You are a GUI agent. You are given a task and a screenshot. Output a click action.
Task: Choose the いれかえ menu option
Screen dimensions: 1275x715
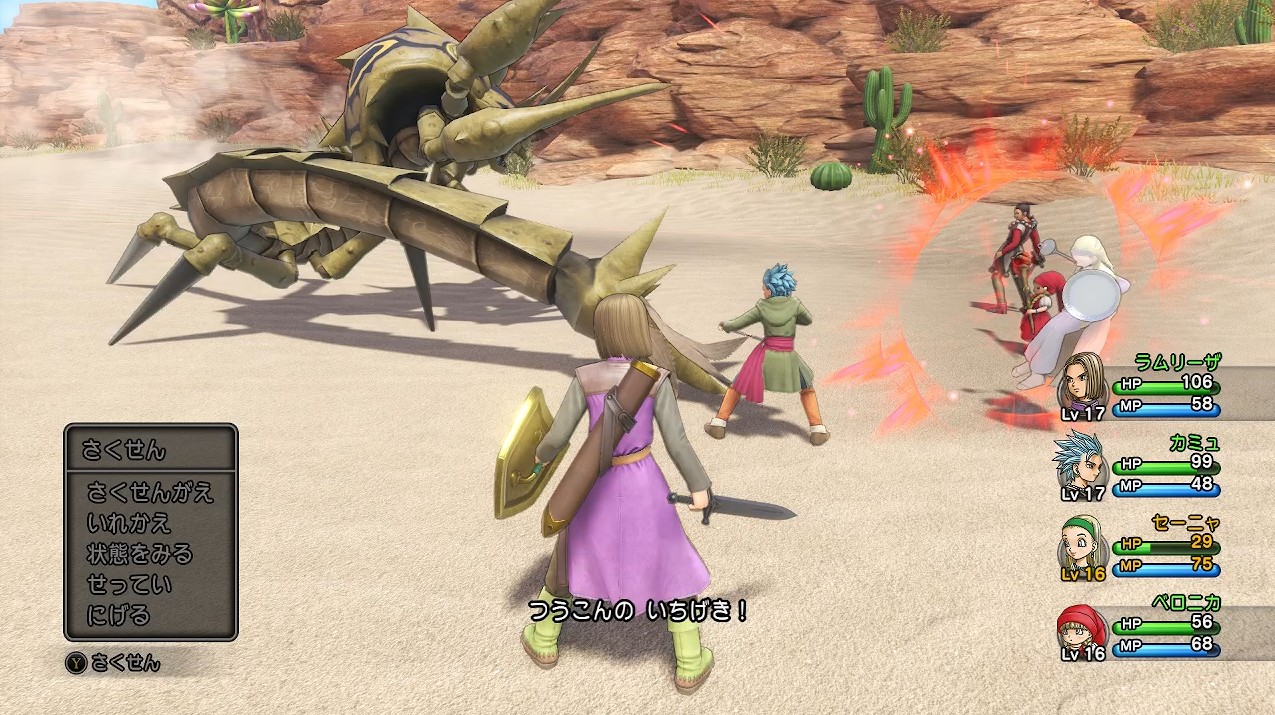[129, 523]
